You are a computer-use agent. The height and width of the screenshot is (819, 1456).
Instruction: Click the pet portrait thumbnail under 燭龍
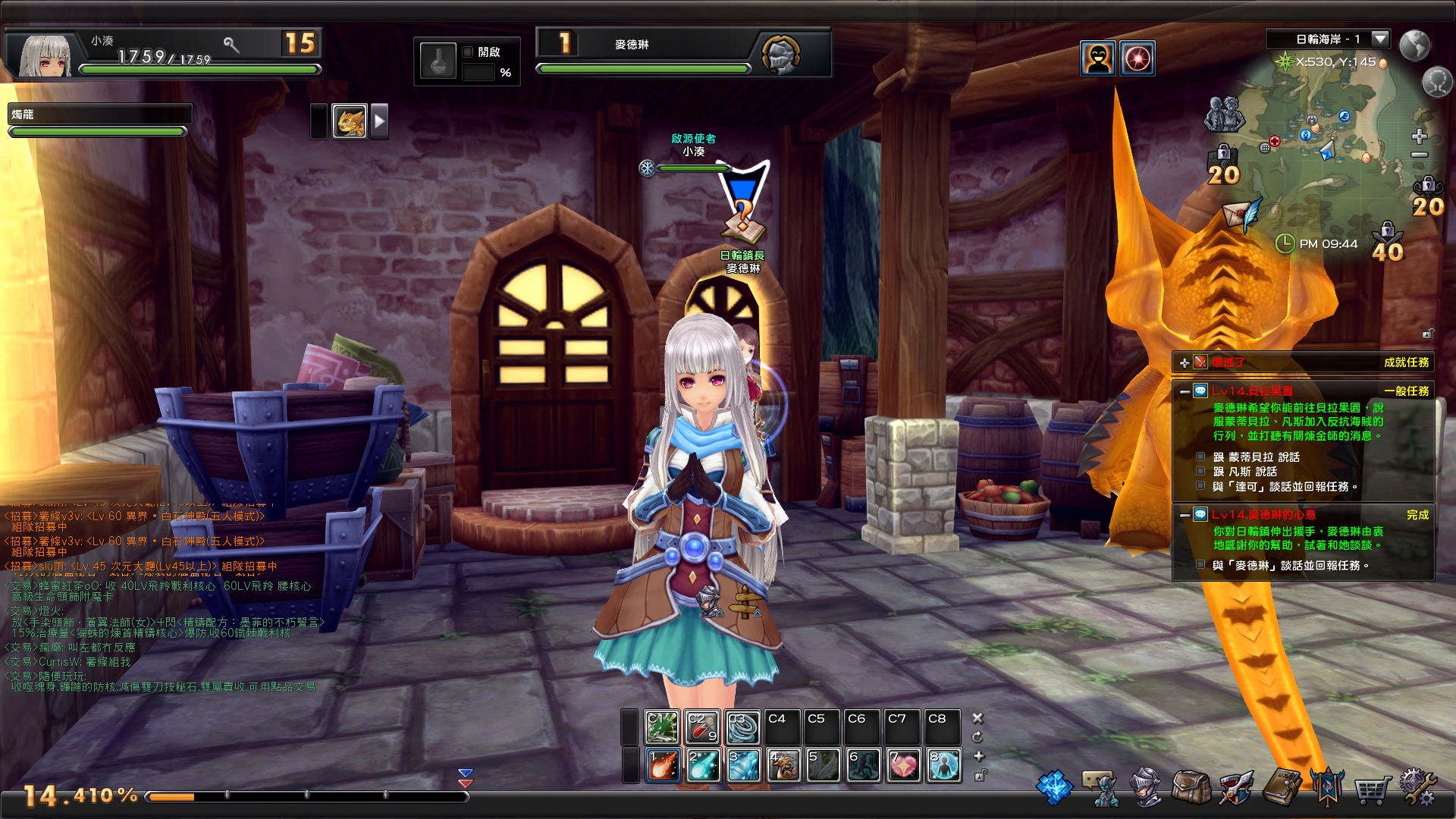(x=349, y=122)
